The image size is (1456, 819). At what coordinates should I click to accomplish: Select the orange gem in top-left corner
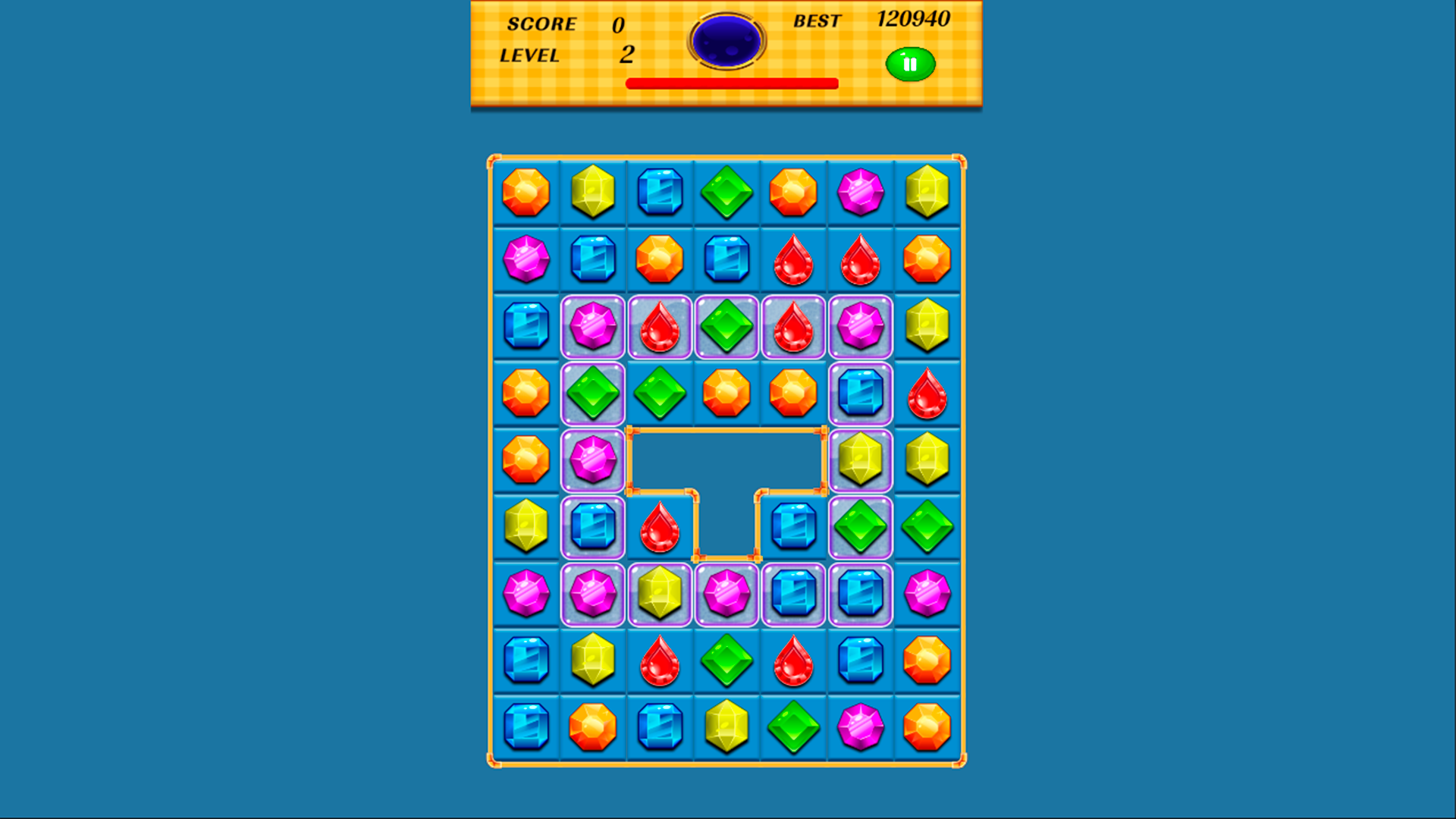(x=527, y=192)
